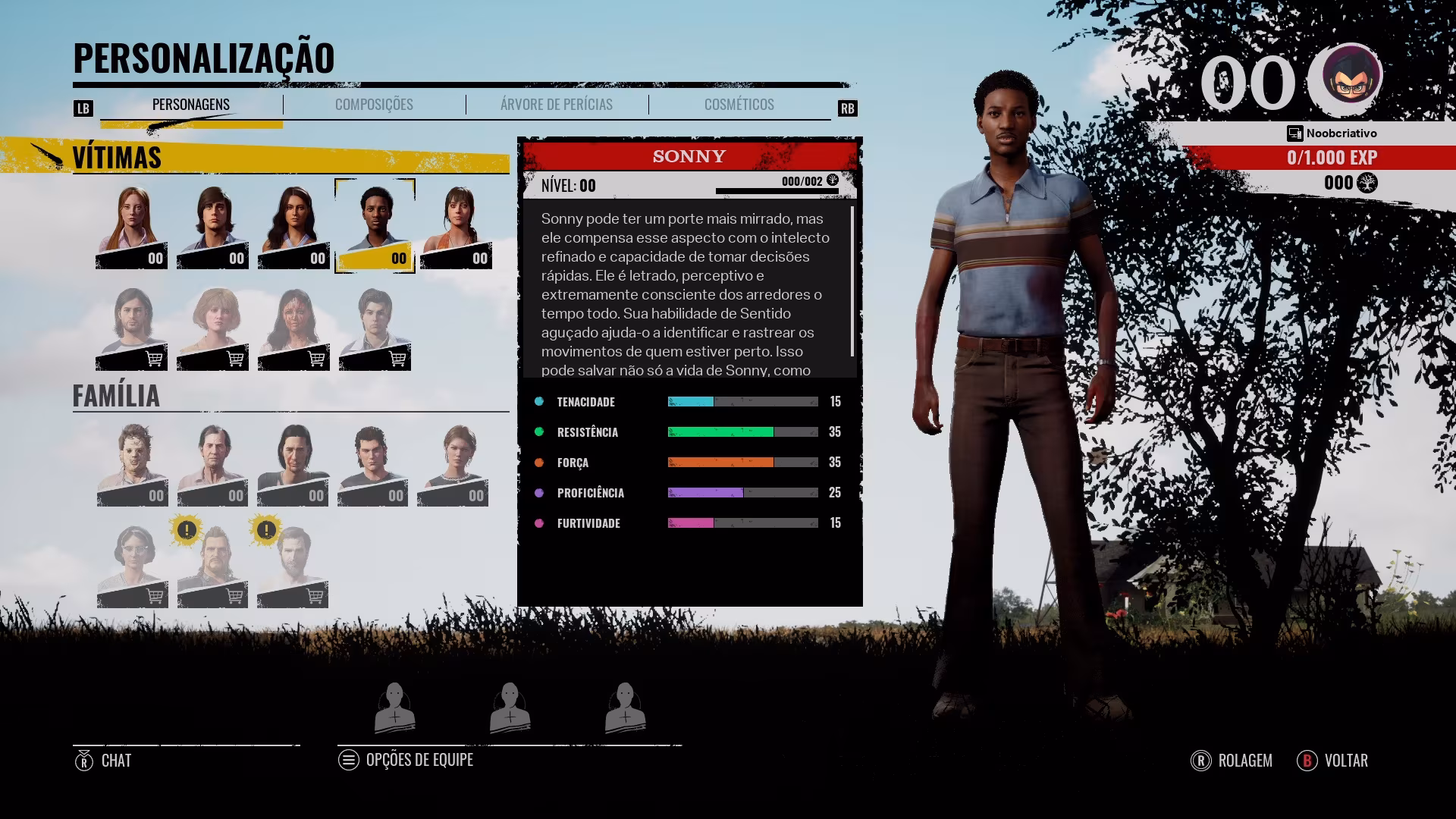Click the skill tree currency icon near 000

(1366, 182)
